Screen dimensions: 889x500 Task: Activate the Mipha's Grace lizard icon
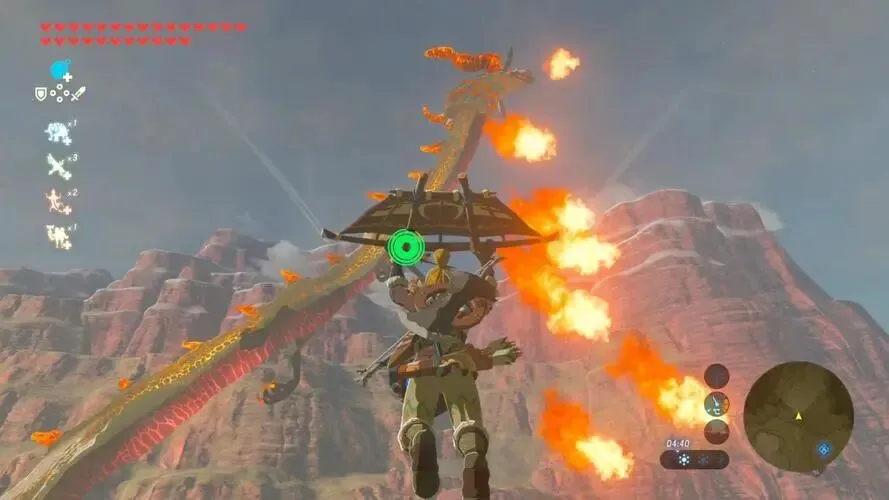(58, 201)
